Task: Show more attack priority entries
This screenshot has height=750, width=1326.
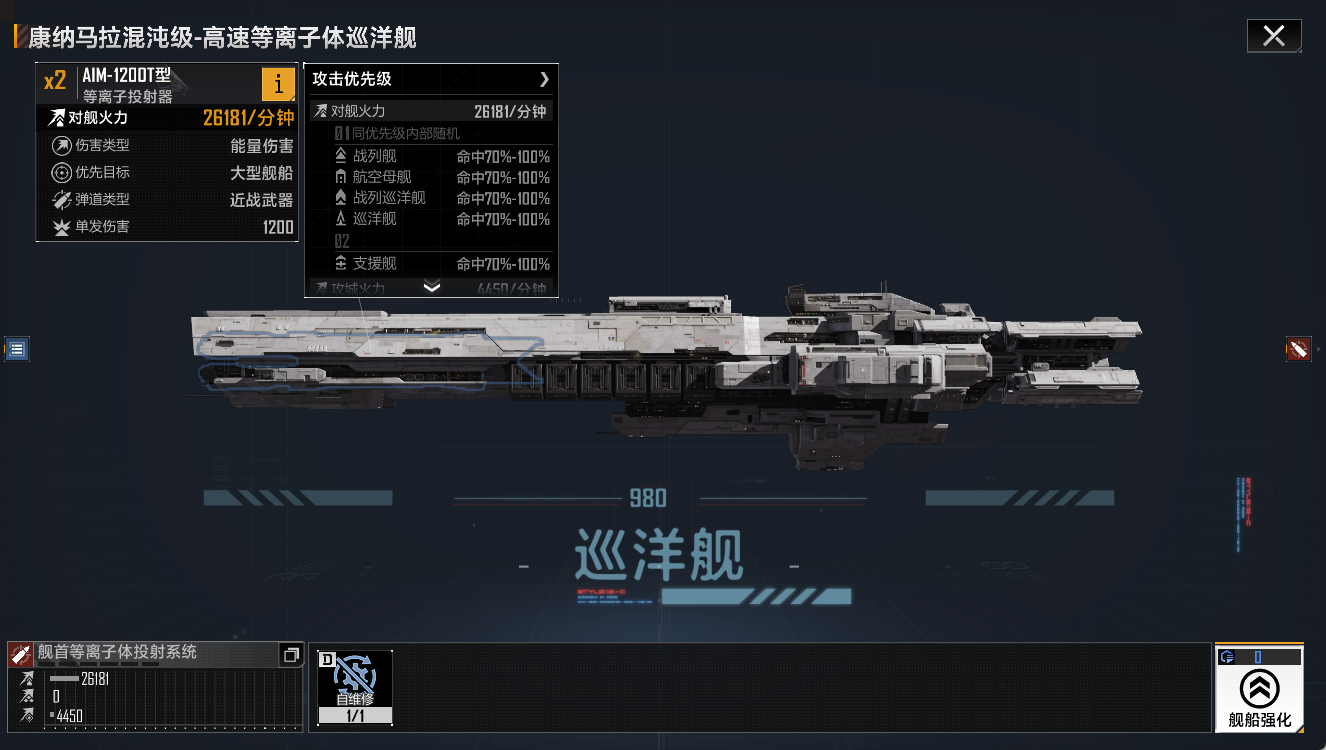Action: tap(432, 287)
